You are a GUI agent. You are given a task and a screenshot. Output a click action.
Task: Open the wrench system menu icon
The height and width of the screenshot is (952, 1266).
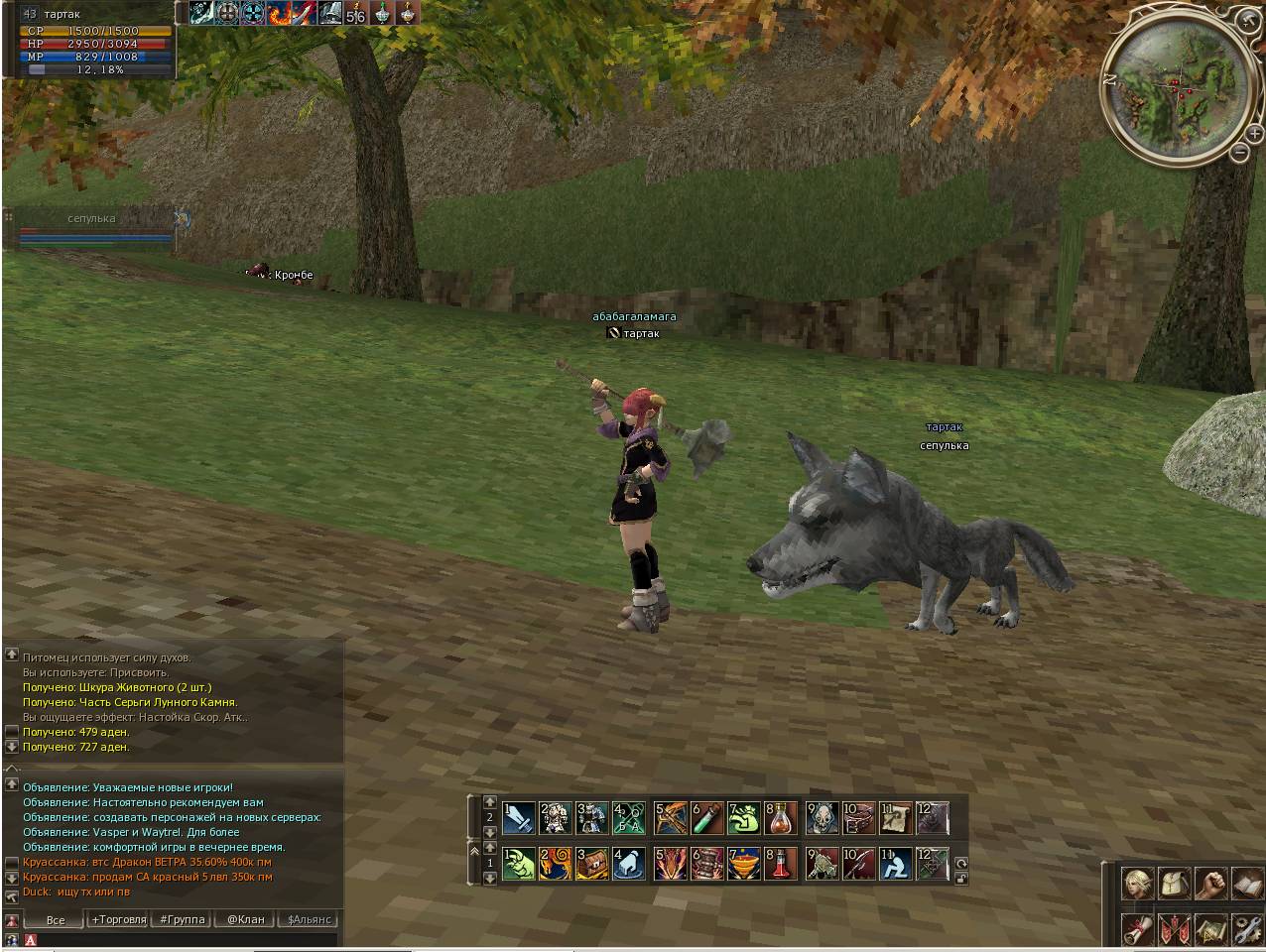coord(1246,930)
